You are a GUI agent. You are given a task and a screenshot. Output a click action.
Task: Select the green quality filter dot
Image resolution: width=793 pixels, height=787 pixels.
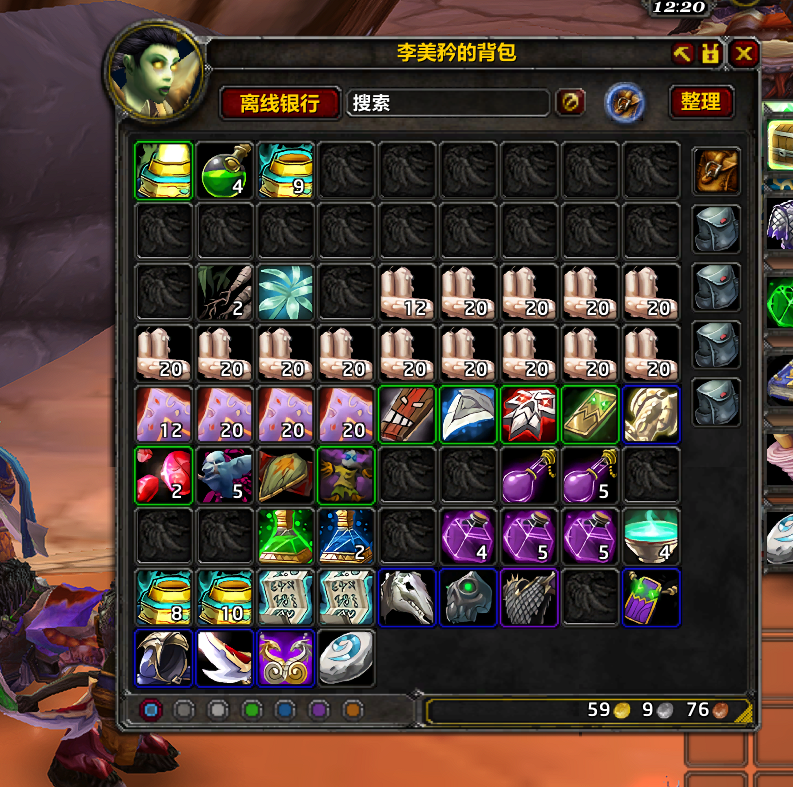pos(250,711)
